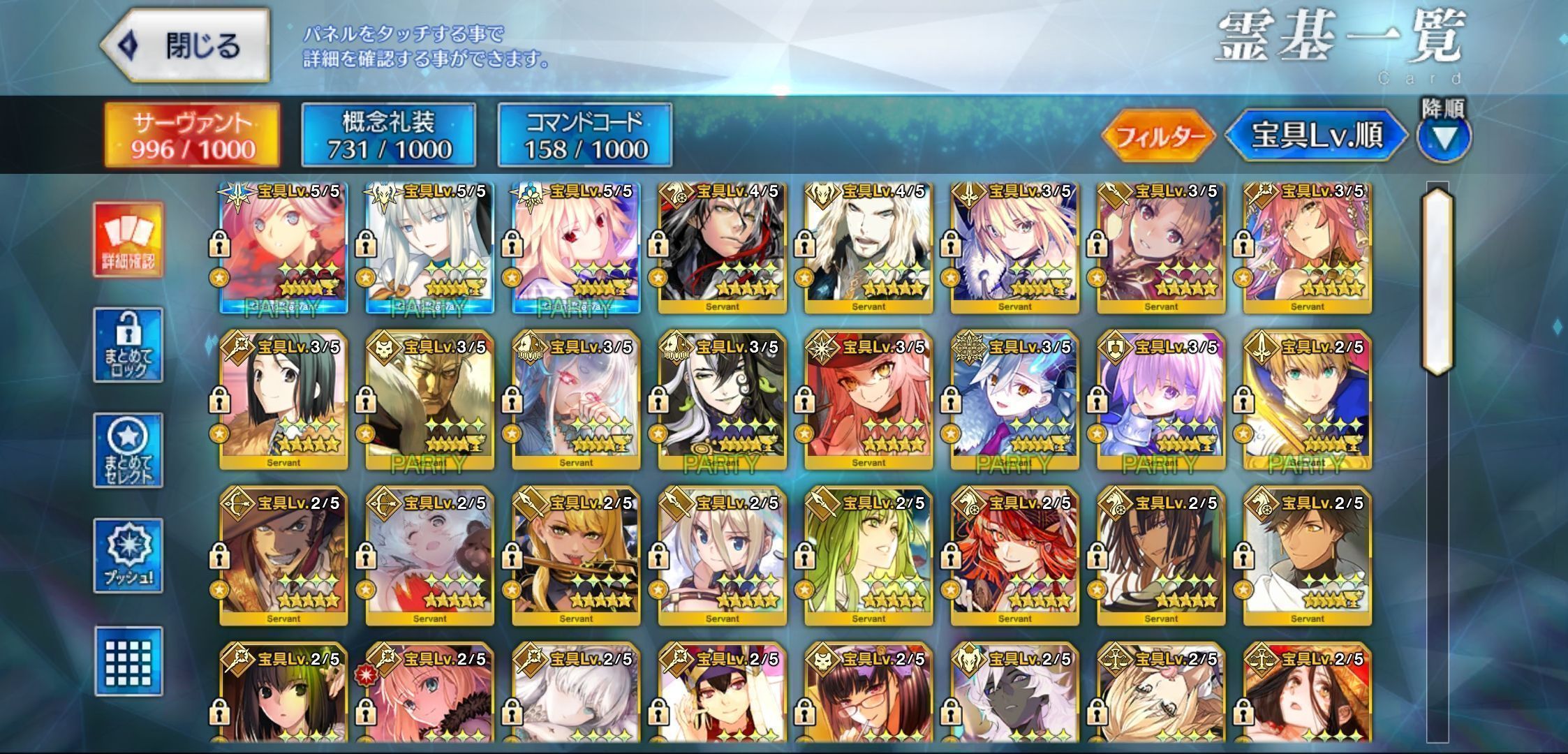Toggle the 降順 descending arrow button
This screenshot has height=754, width=1568.
[x=1444, y=137]
